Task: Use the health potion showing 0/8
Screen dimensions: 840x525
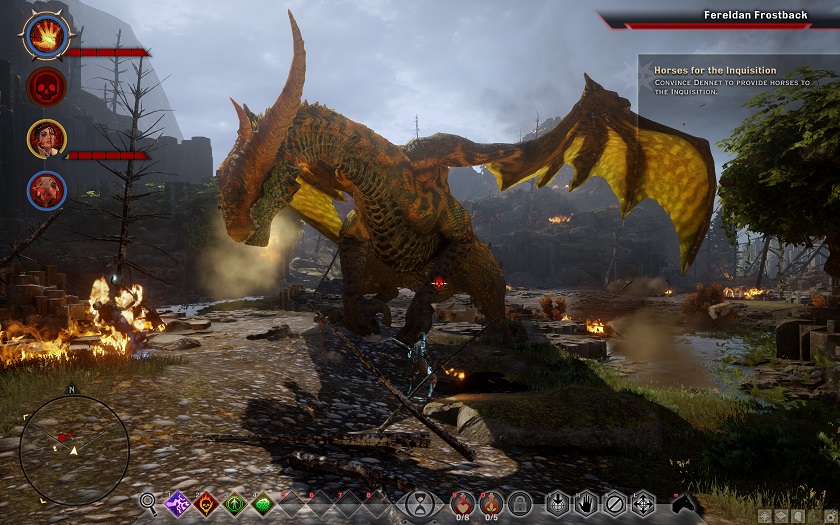Action: tap(462, 501)
